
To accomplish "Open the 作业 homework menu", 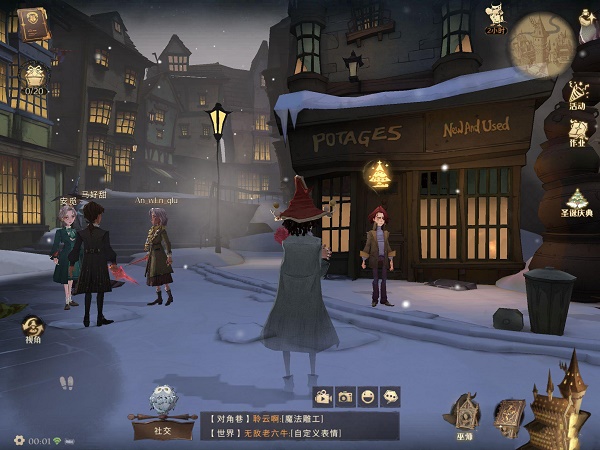I will click(577, 134).
